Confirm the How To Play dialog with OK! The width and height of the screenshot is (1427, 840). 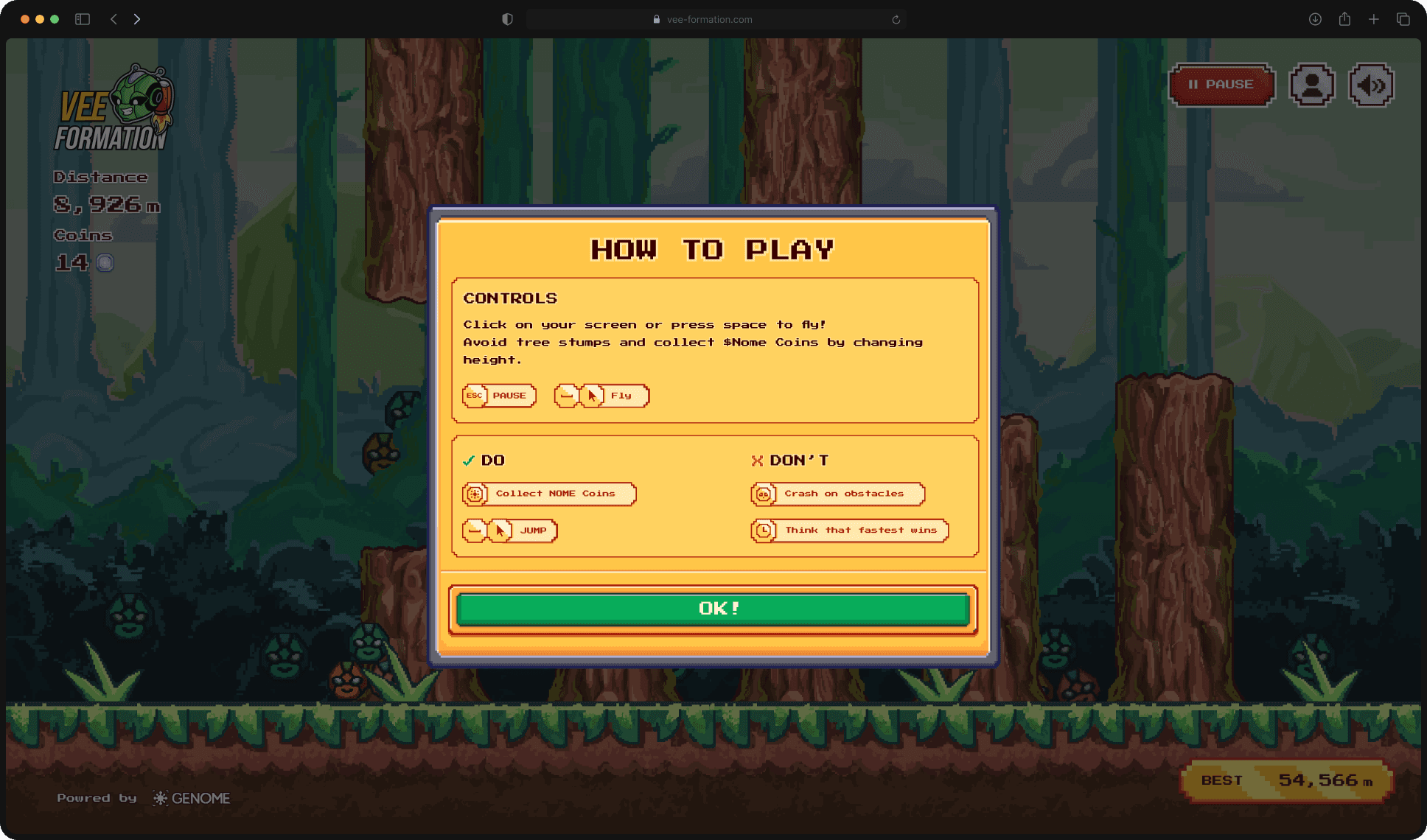coord(713,609)
